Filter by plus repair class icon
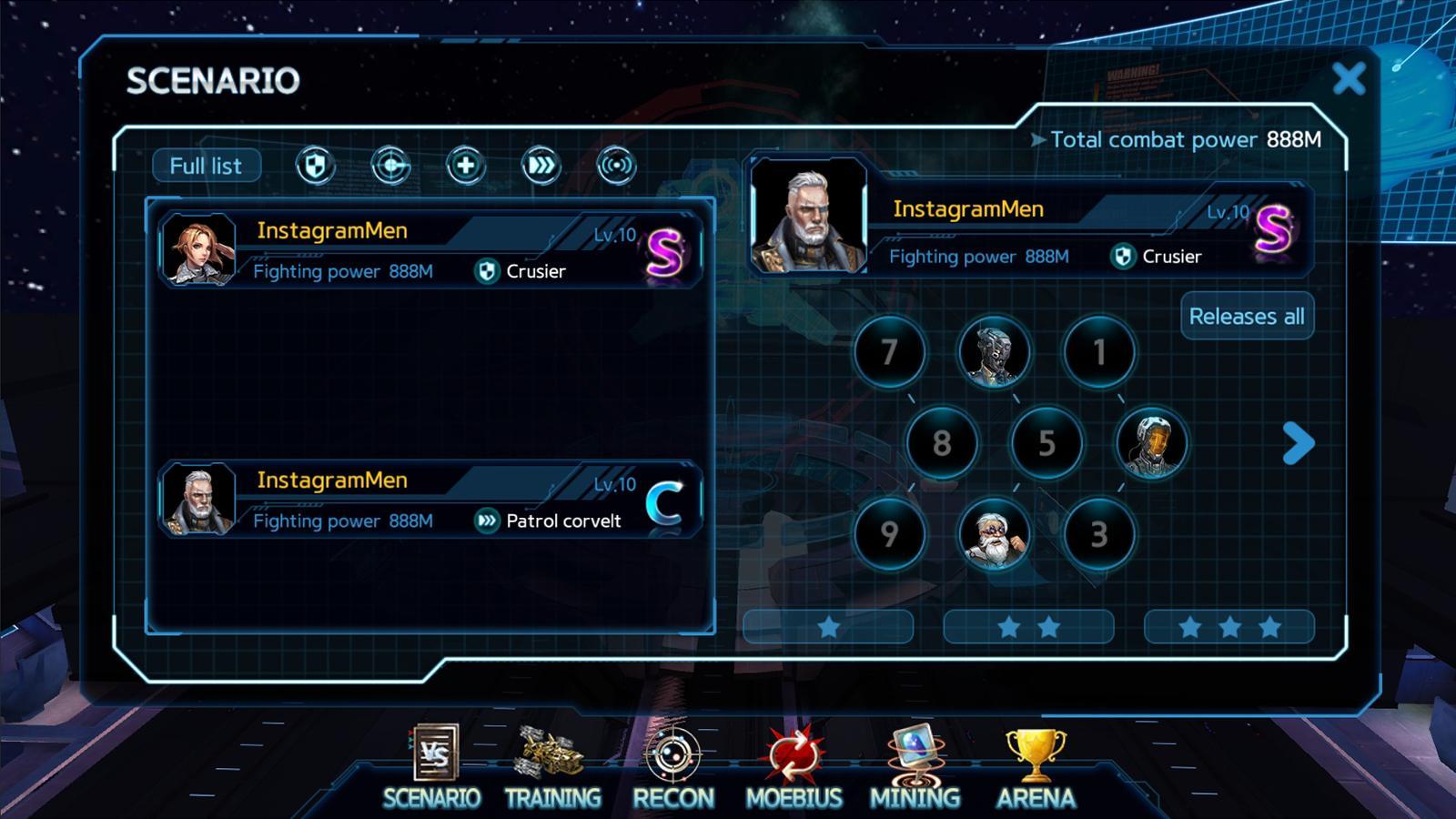 click(465, 166)
